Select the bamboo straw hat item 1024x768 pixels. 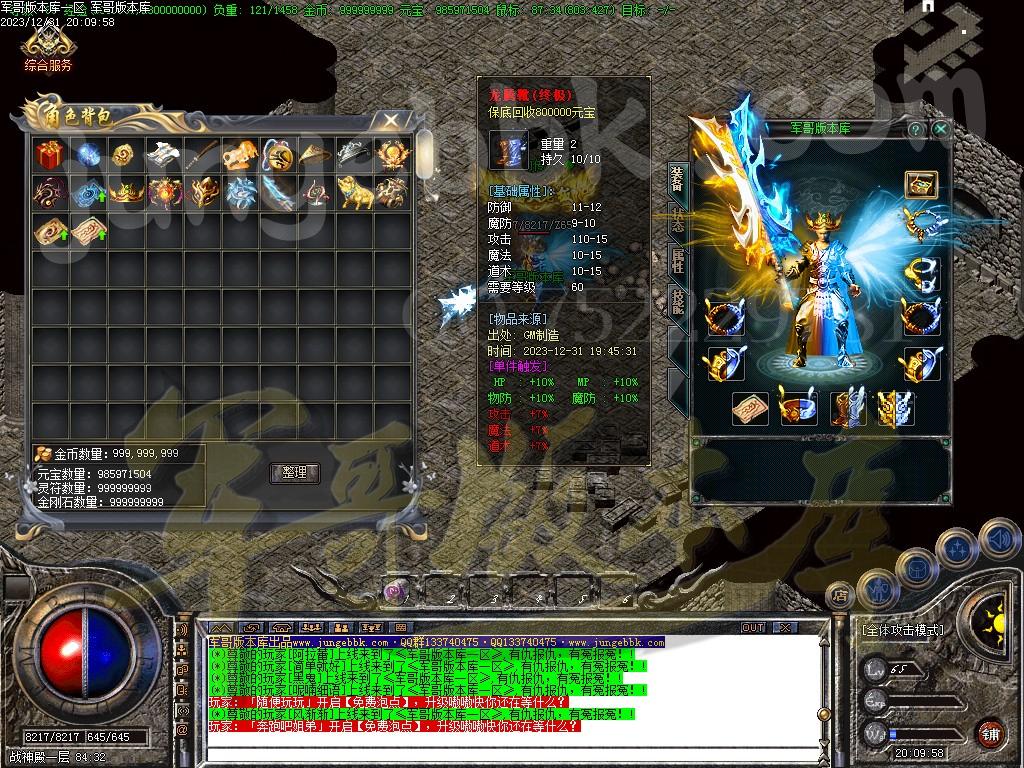315,154
